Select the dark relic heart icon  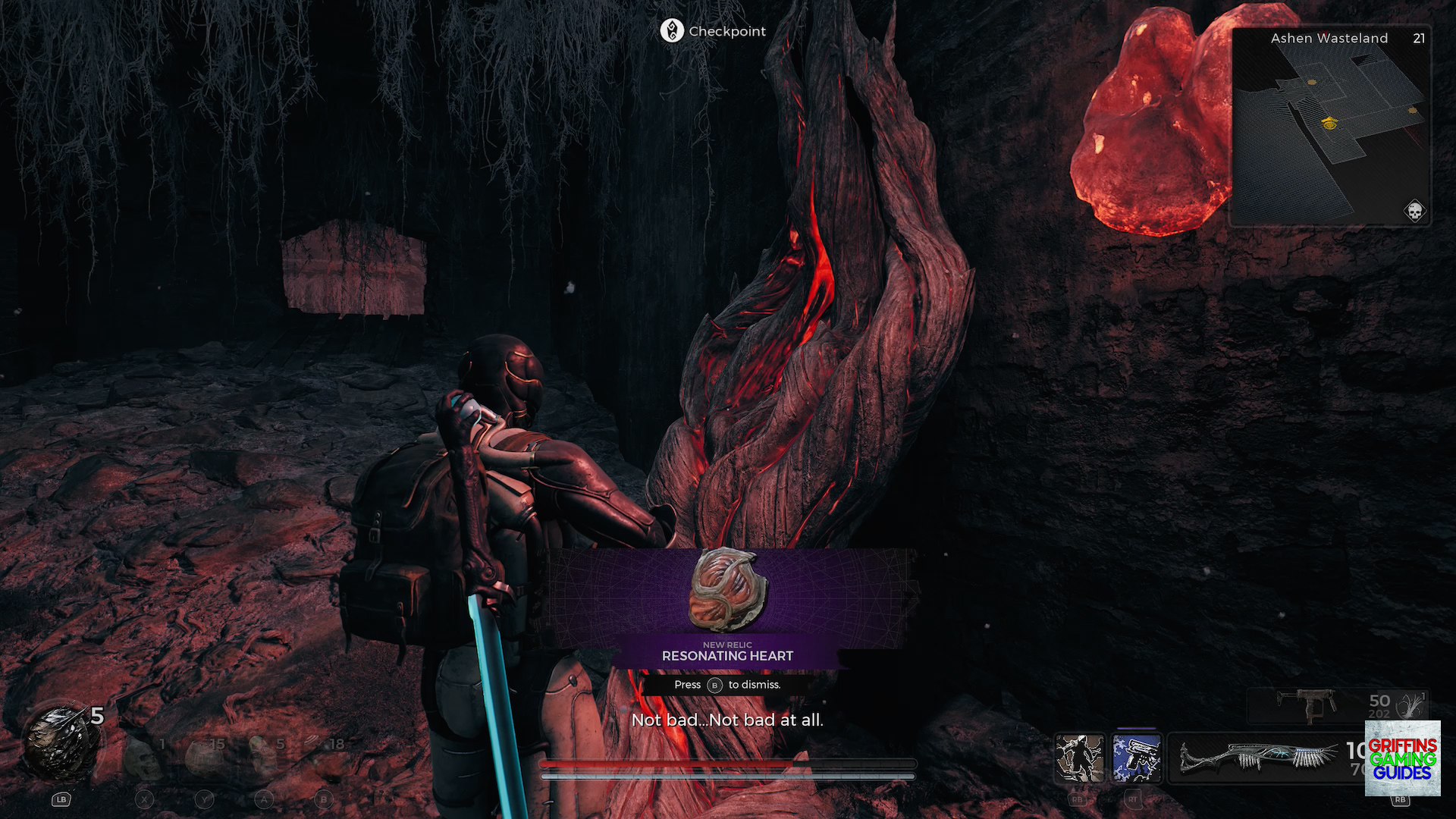[59, 743]
